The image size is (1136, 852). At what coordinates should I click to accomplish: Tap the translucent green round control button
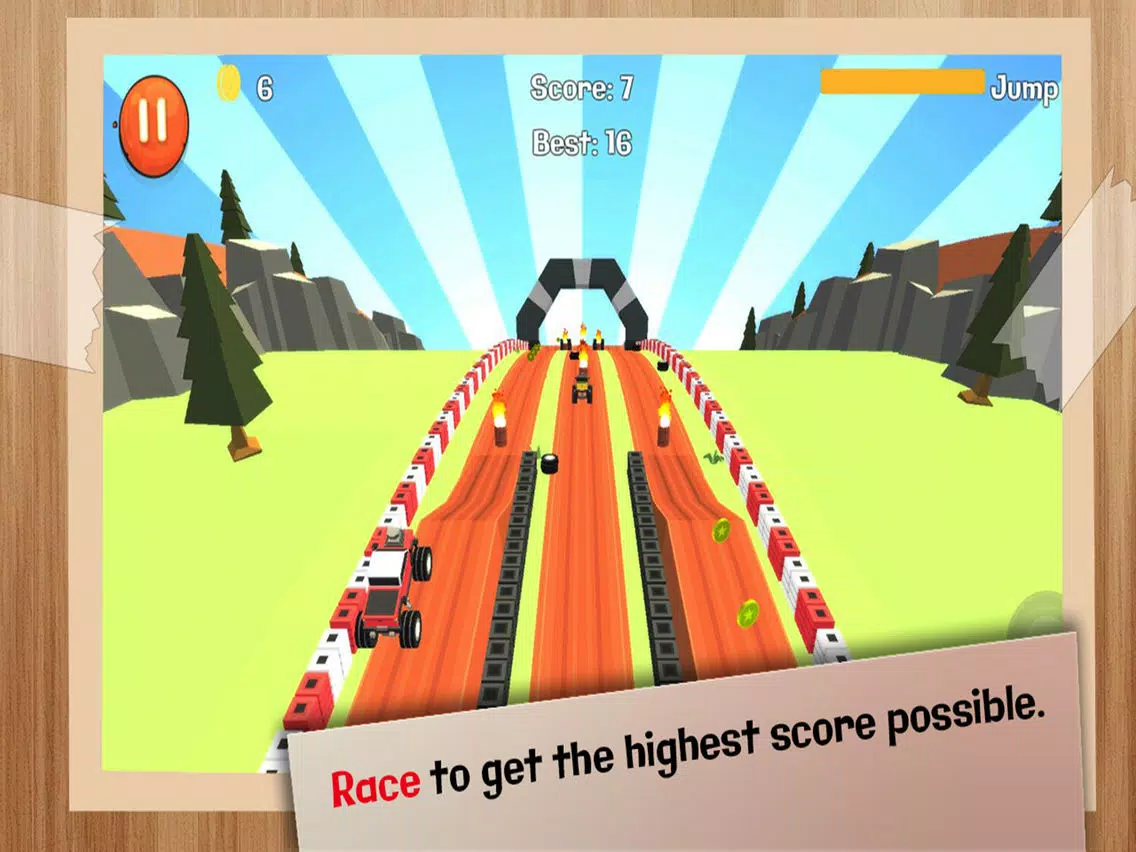1037,616
